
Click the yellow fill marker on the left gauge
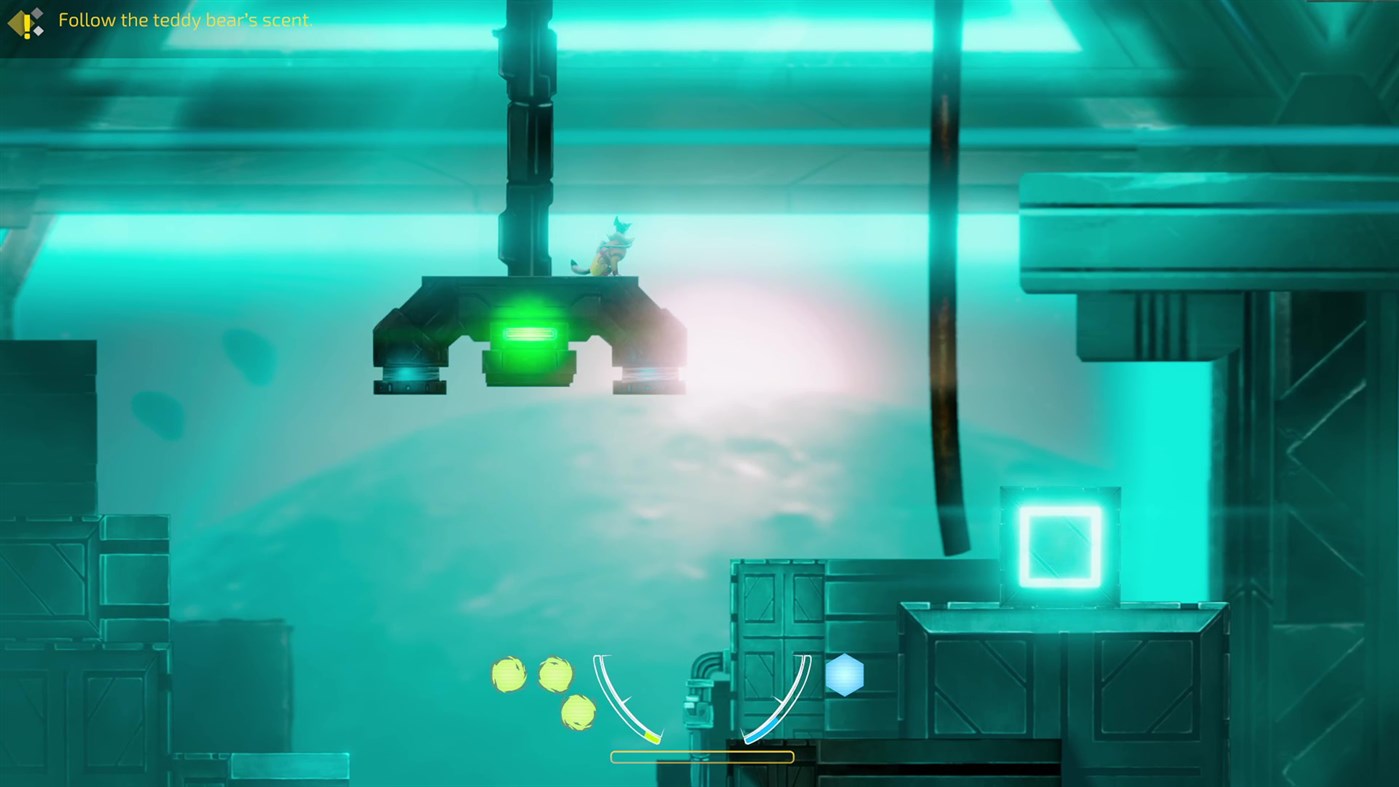(x=652, y=736)
